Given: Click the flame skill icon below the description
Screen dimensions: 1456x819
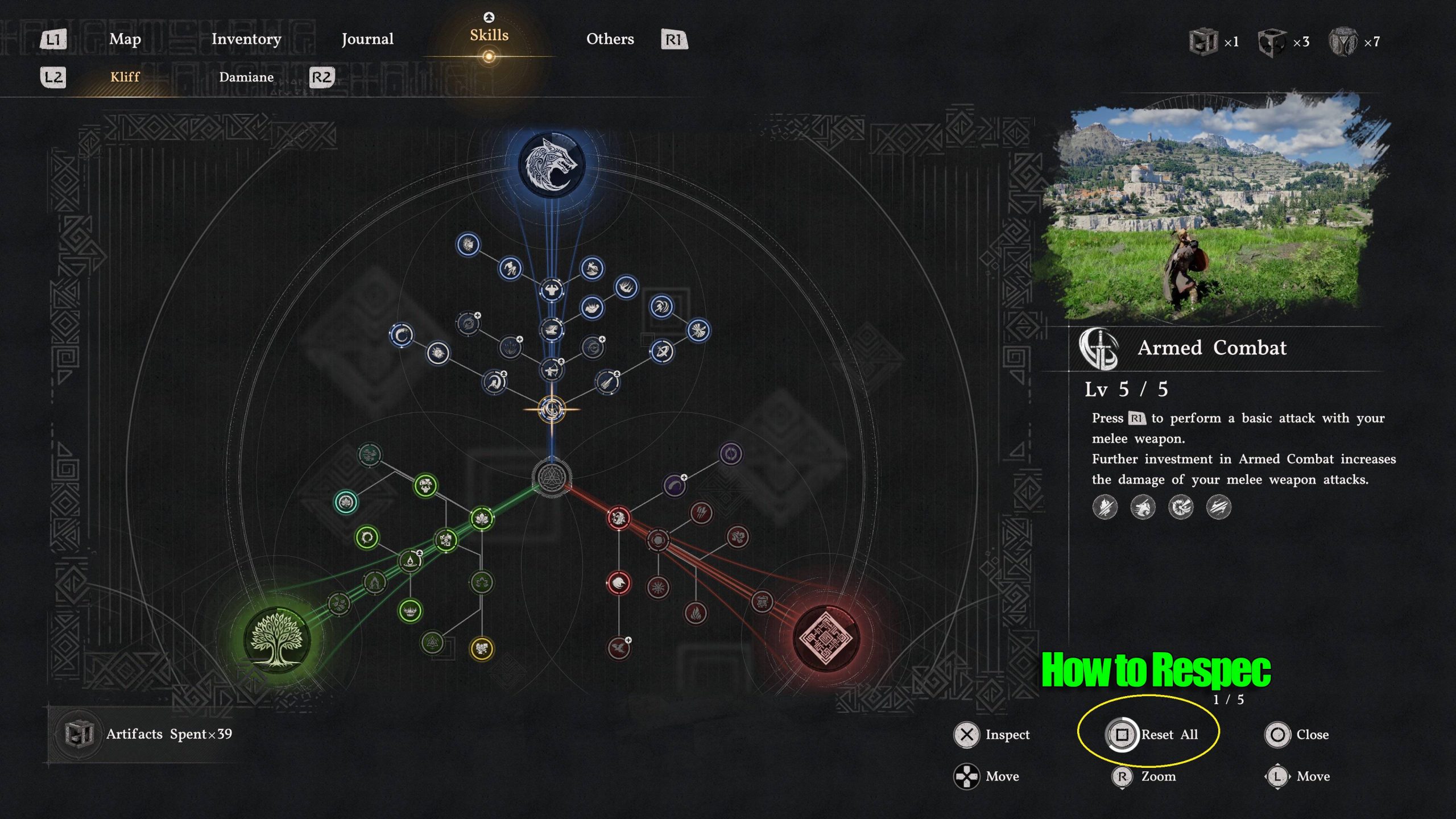Looking at the screenshot, I should click(1104, 507).
